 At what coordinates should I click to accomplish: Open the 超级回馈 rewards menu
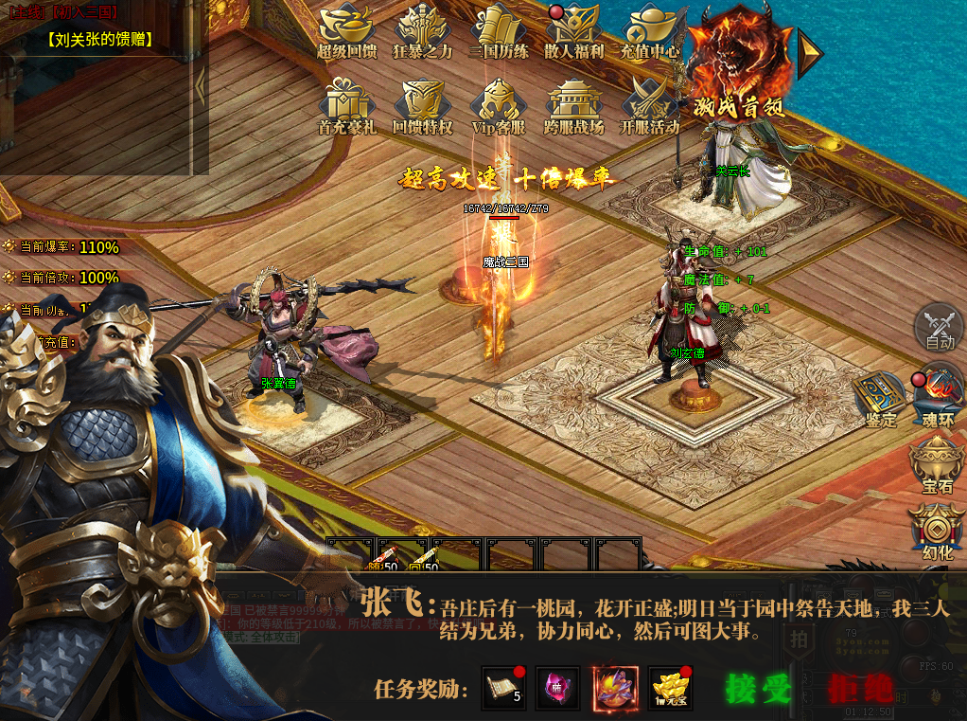[347, 30]
